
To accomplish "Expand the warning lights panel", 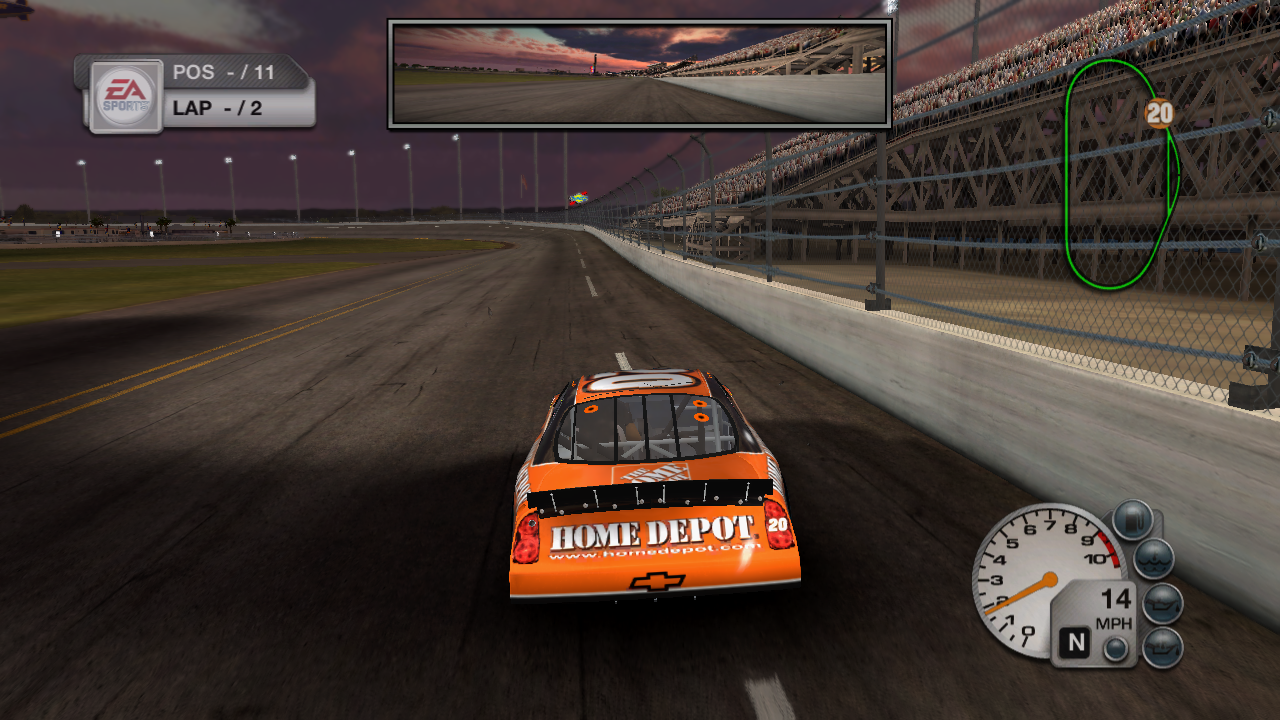I will [1150, 580].
